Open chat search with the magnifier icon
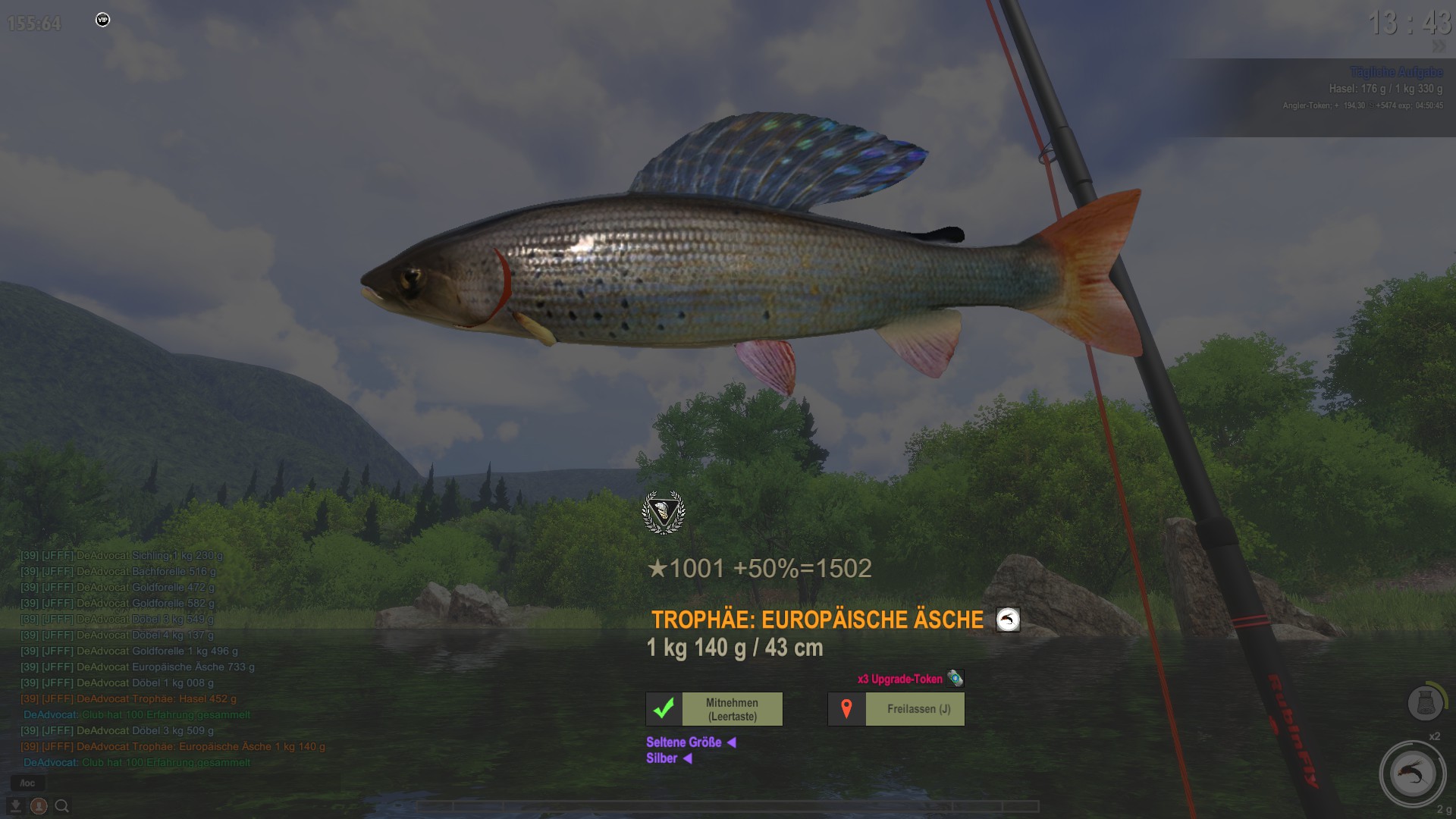 pos(62,806)
